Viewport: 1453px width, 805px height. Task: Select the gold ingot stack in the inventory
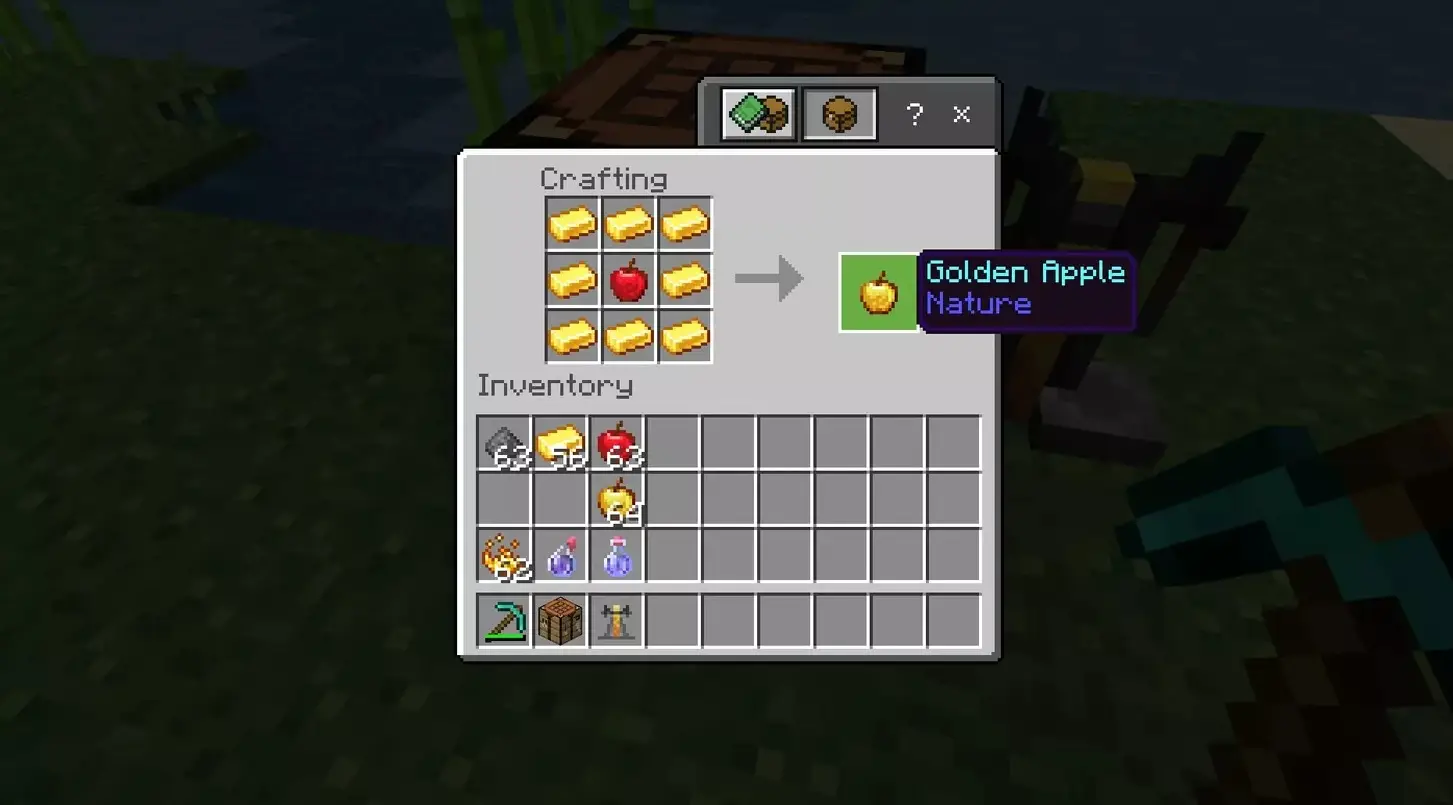click(x=560, y=442)
